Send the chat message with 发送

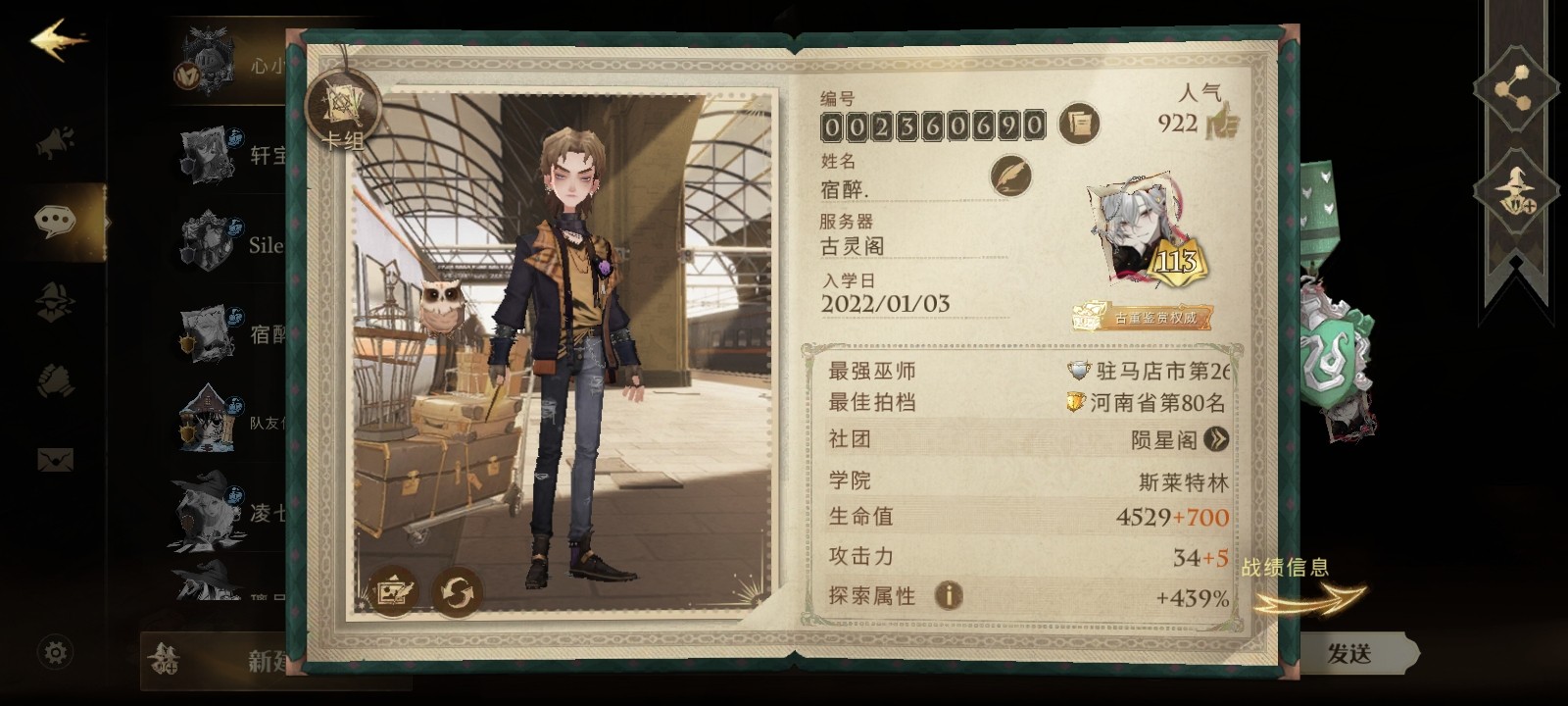(1349, 653)
